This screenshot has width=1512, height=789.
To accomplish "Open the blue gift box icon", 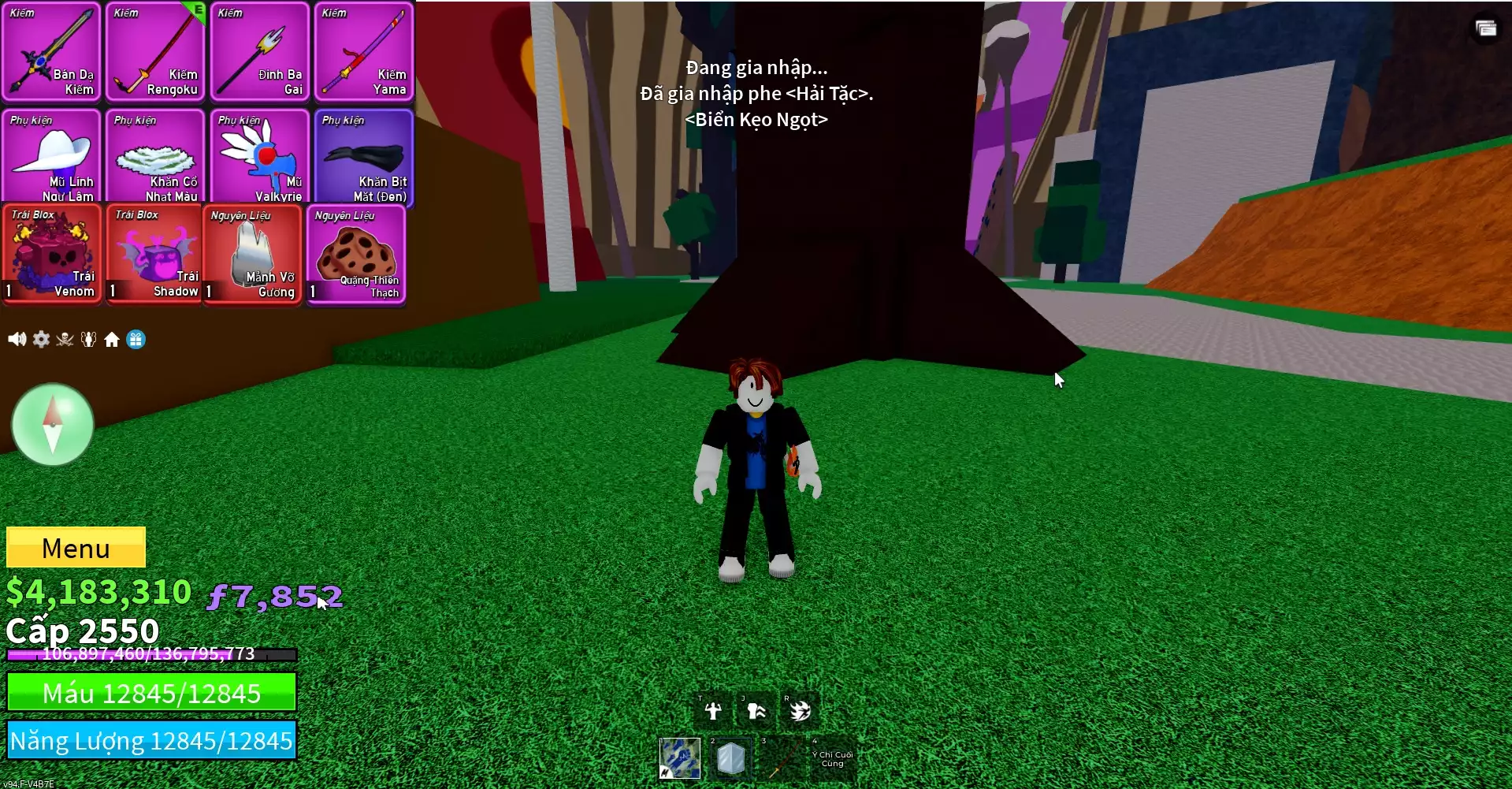I will (136, 340).
